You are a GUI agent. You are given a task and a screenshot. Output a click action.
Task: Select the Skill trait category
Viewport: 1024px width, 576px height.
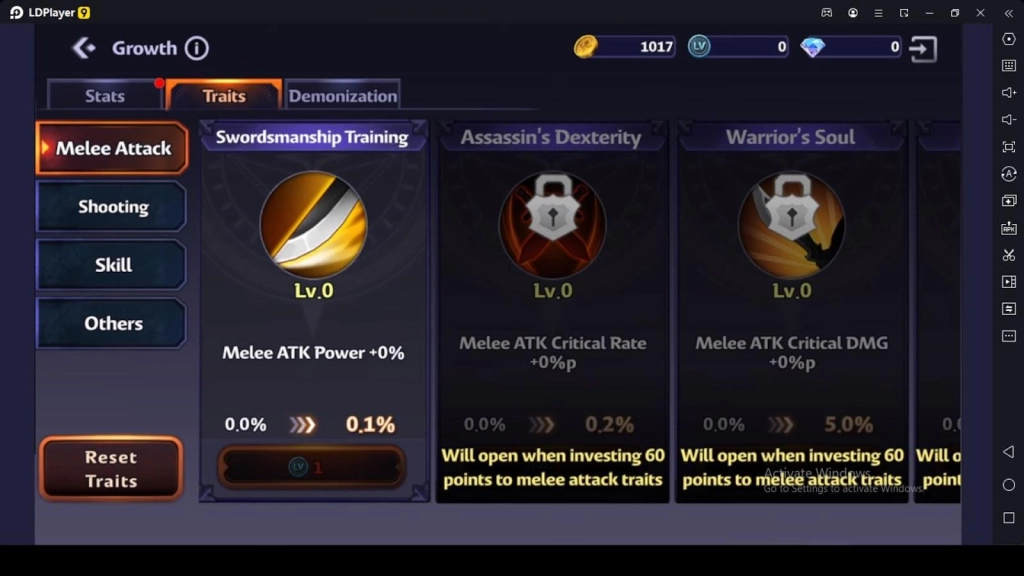point(112,265)
